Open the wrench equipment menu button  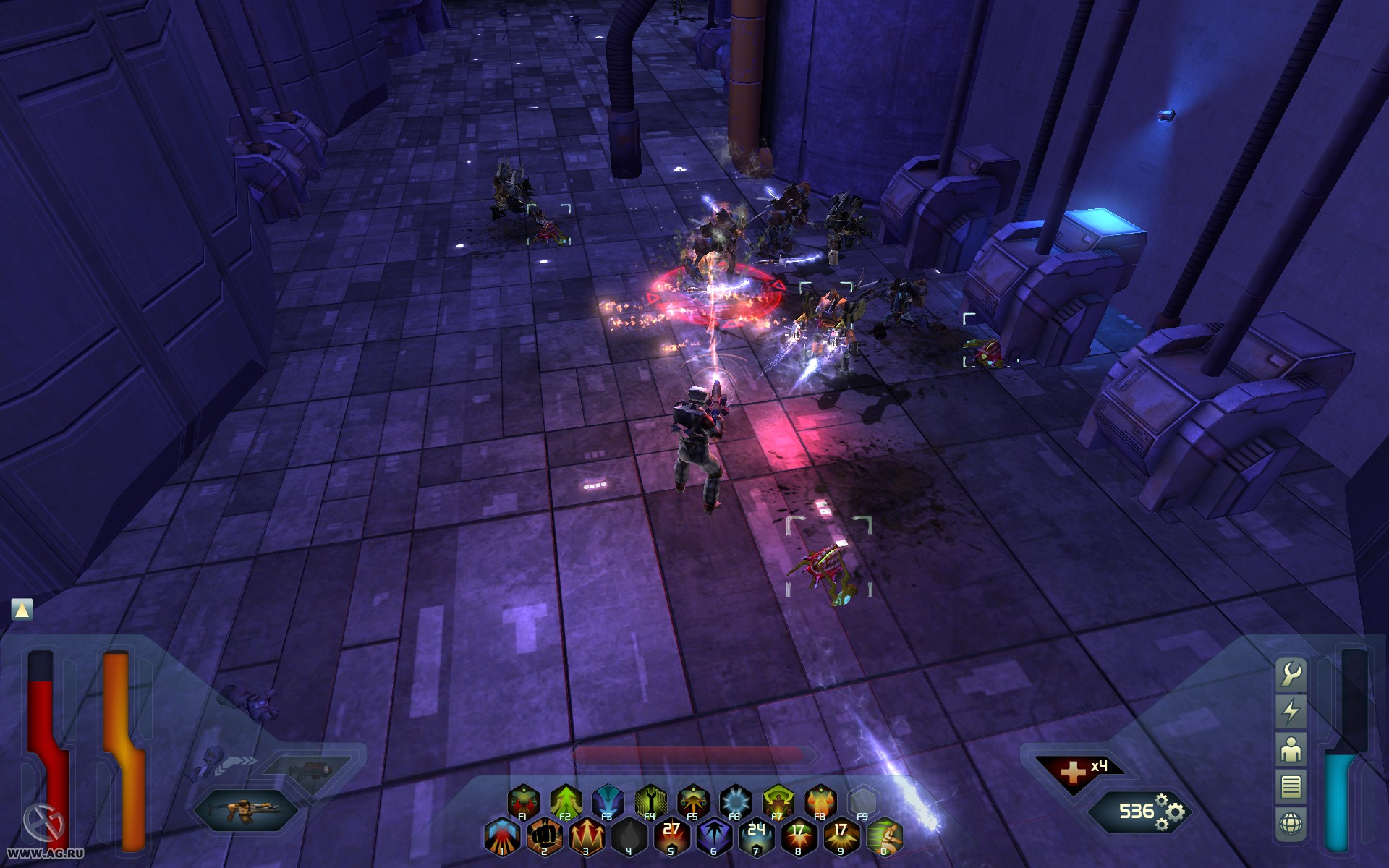1291,674
